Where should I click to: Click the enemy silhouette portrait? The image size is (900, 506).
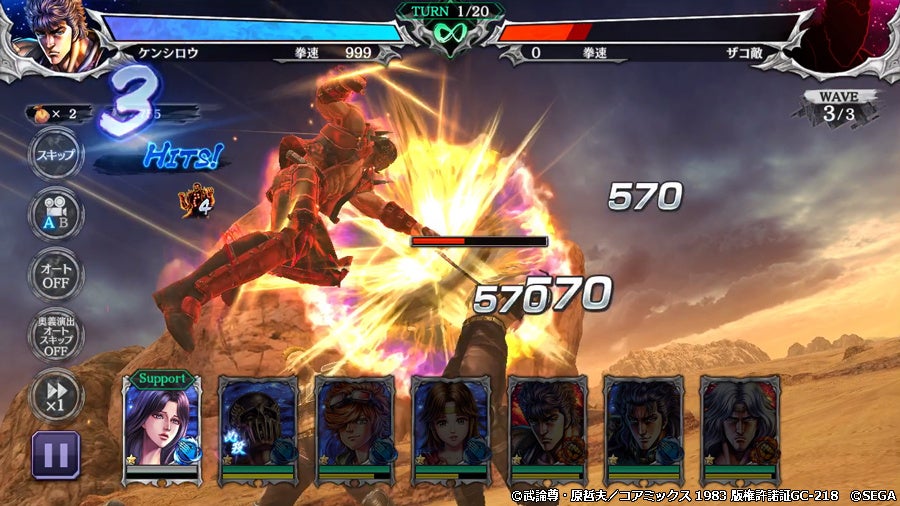click(x=848, y=34)
